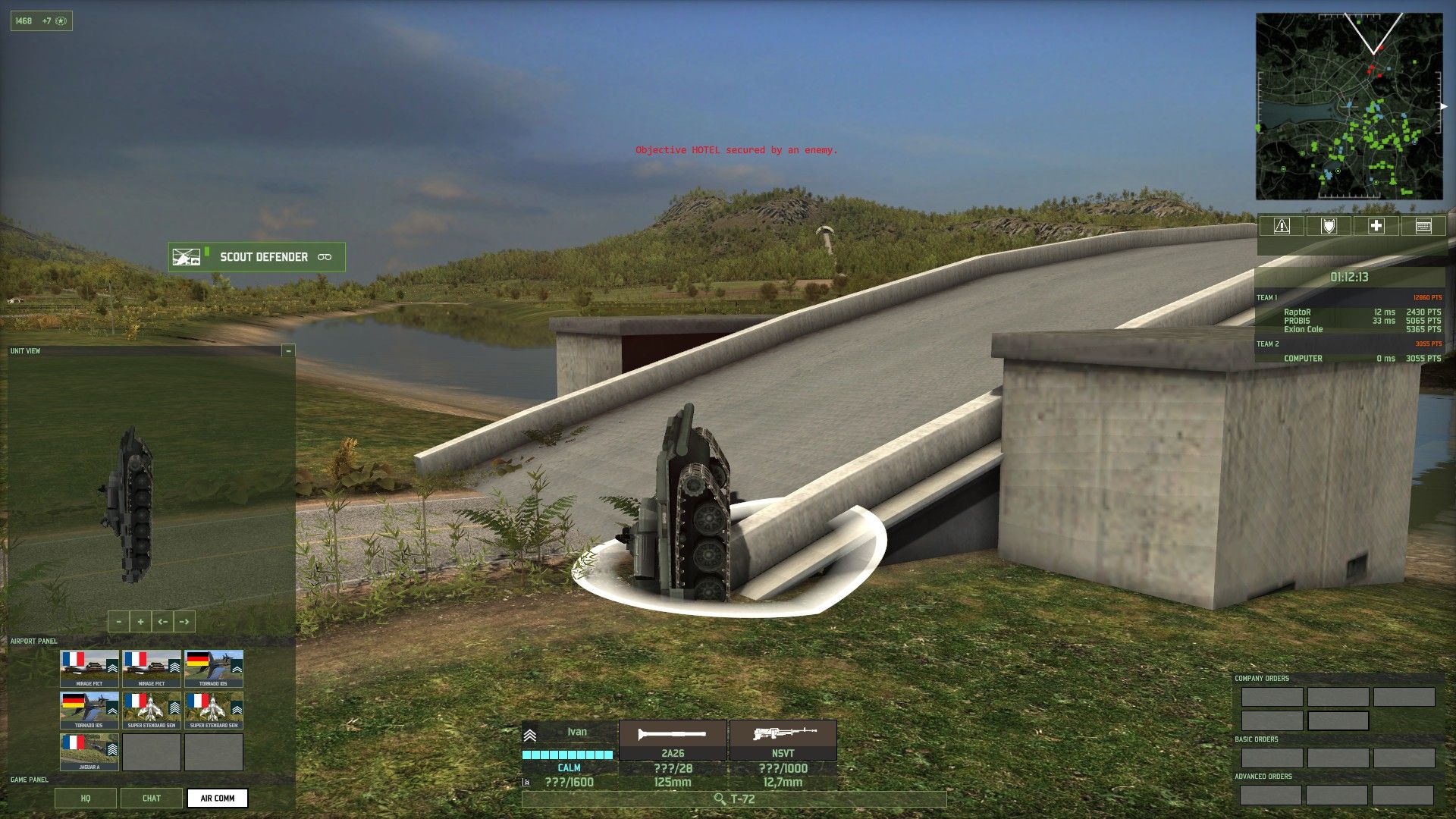The width and height of the screenshot is (1456, 819).
Task: Click the magnifier icon next to T-72
Action: click(719, 799)
